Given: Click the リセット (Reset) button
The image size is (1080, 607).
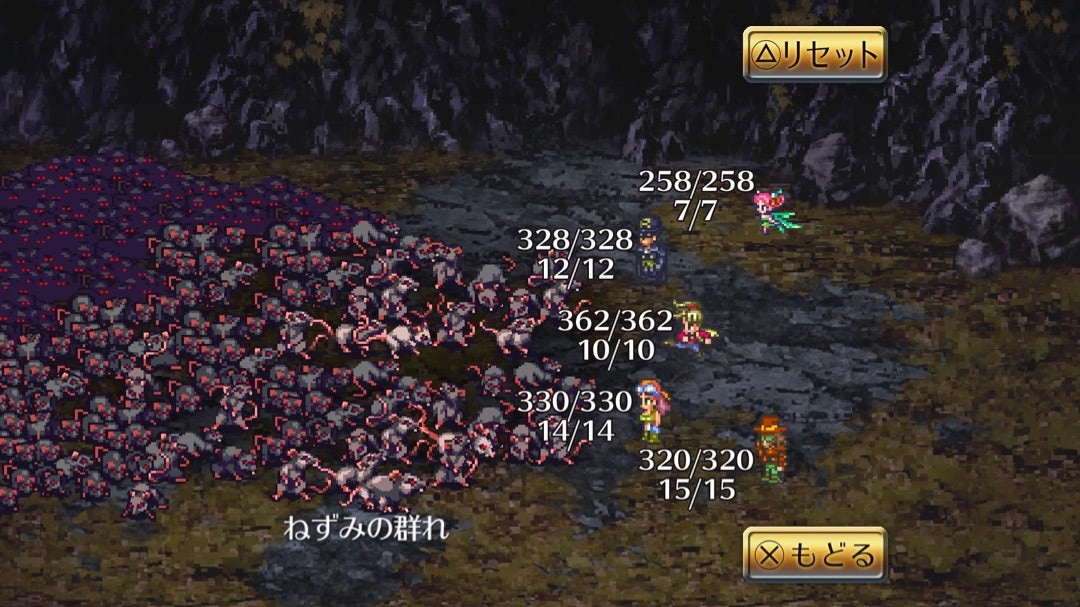Looking at the screenshot, I should click(814, 54).
